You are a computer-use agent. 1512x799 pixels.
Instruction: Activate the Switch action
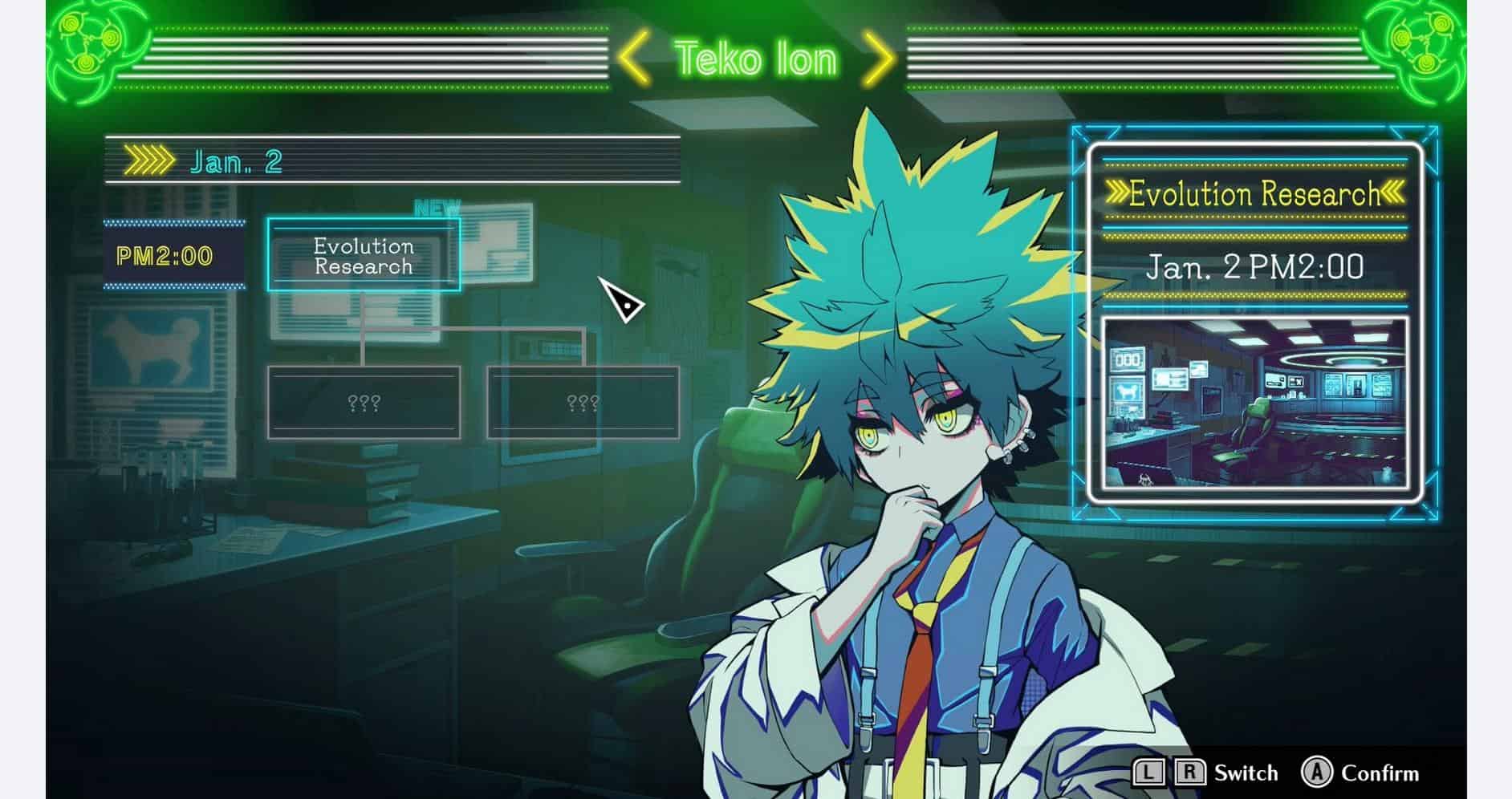[1247, 773]
